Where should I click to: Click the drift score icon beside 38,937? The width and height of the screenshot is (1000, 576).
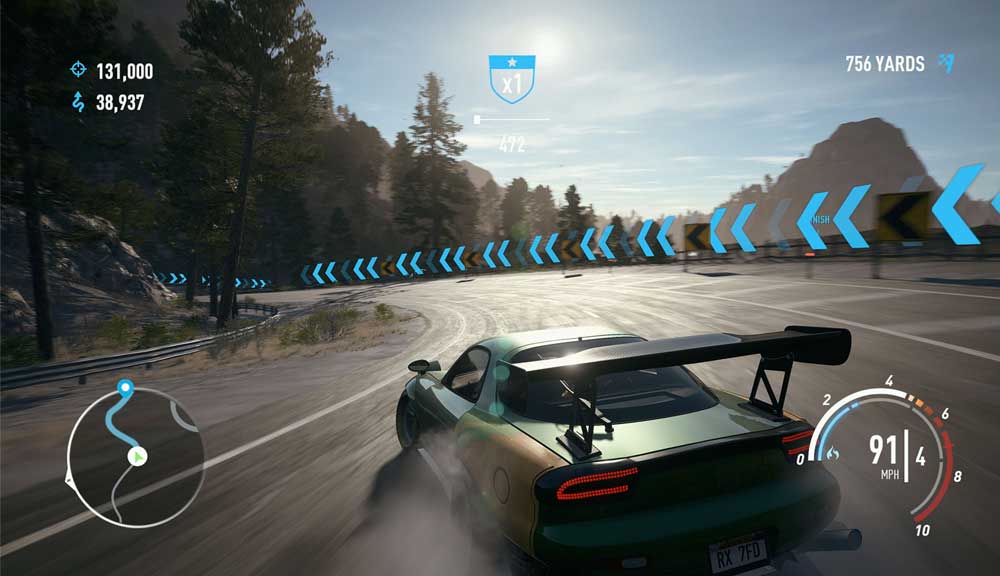coord(78,102)
